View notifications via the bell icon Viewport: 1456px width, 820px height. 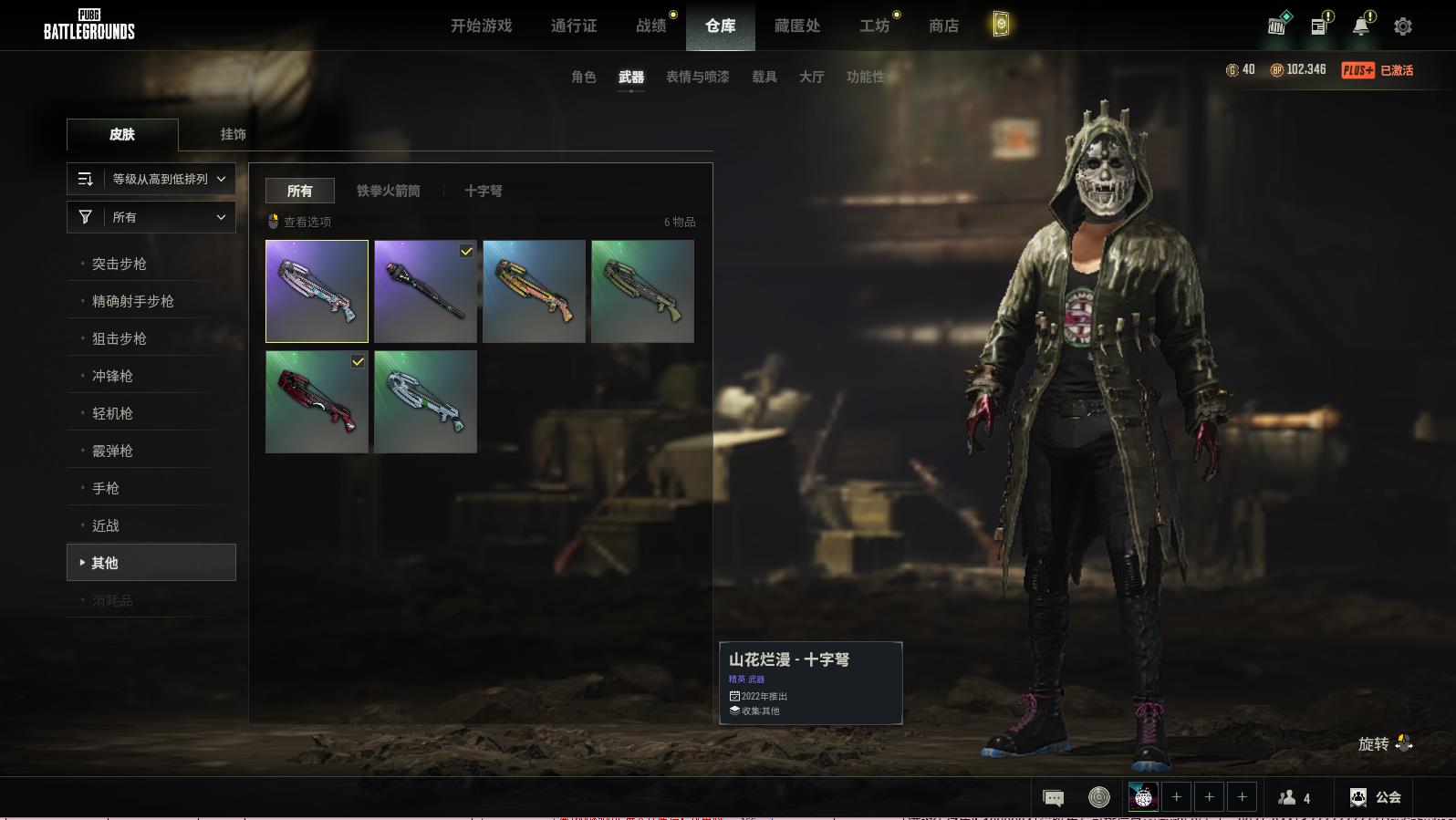1361,26
